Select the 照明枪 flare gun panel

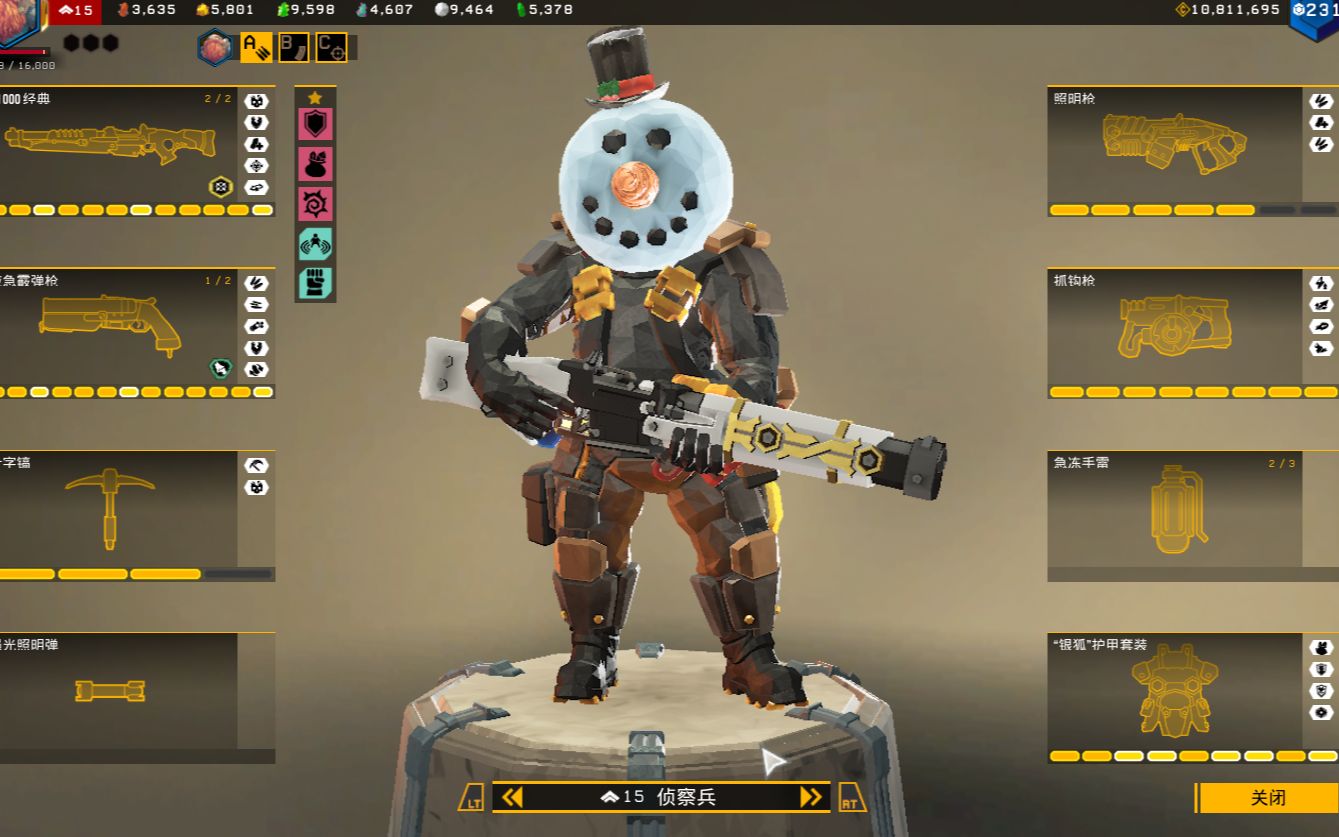click(x=1175, y=151)
